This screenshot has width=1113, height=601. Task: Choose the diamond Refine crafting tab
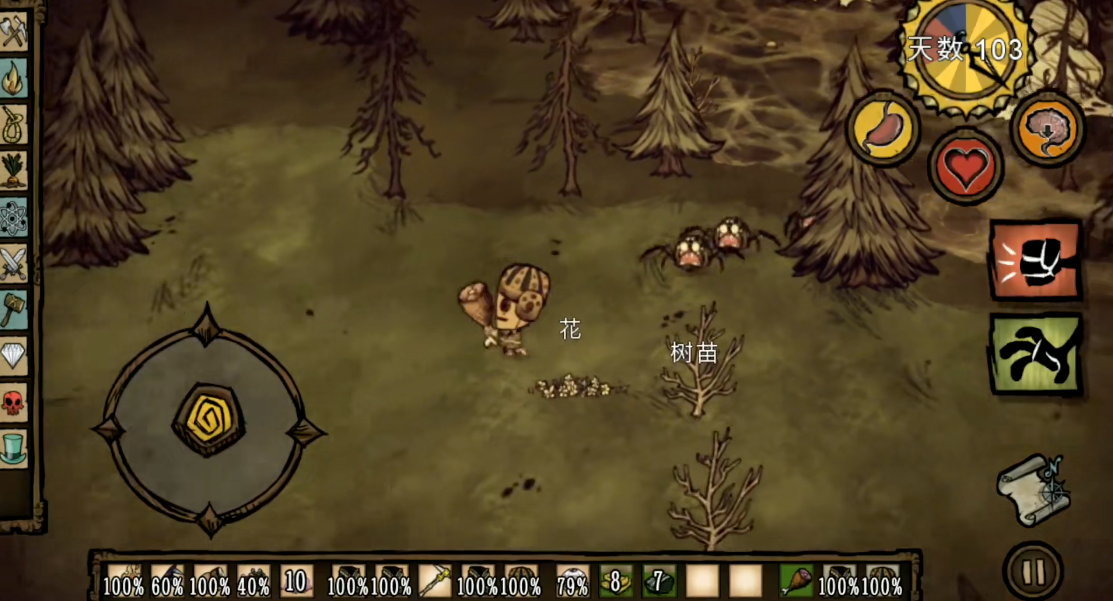click(x=14, y=356)
